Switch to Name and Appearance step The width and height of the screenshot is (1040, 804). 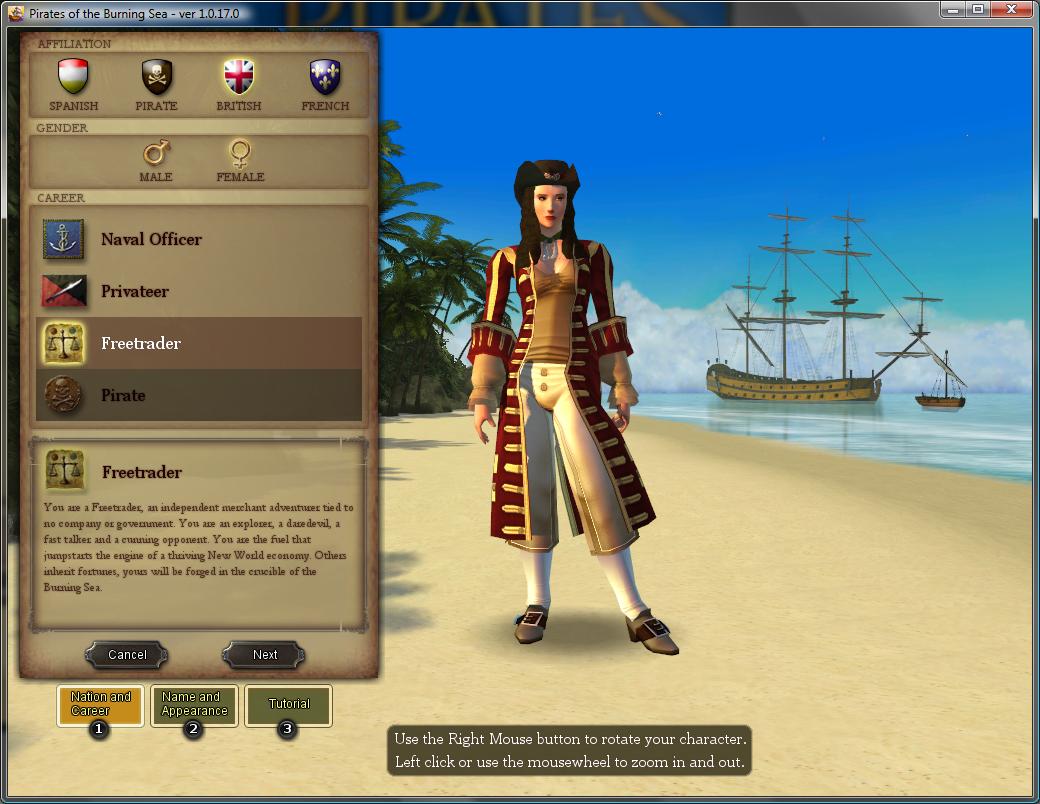tap(194, 704)
